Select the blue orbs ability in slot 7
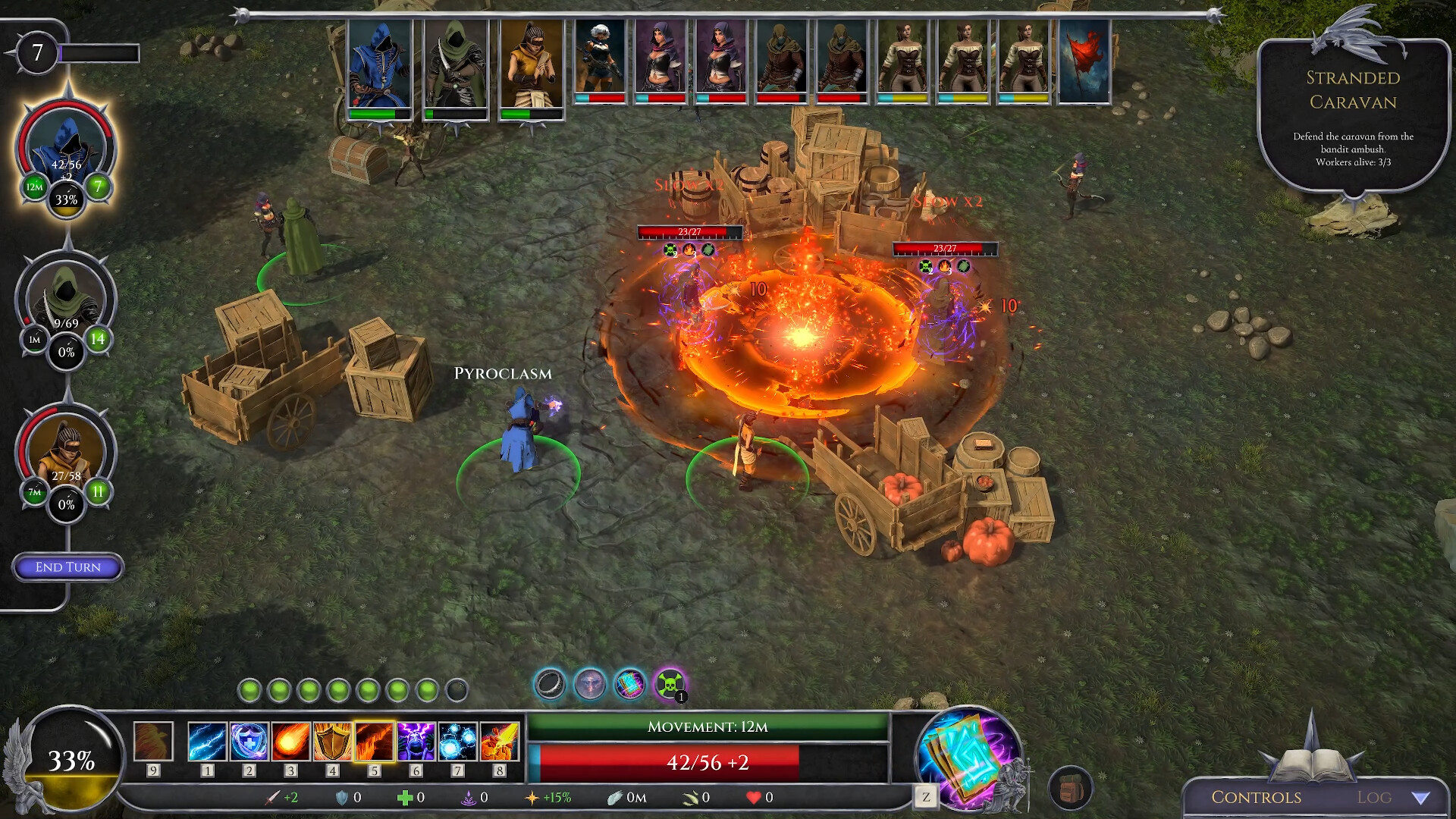The width and height of the screenshot is (1456, 819). click(x=457, y=747)
